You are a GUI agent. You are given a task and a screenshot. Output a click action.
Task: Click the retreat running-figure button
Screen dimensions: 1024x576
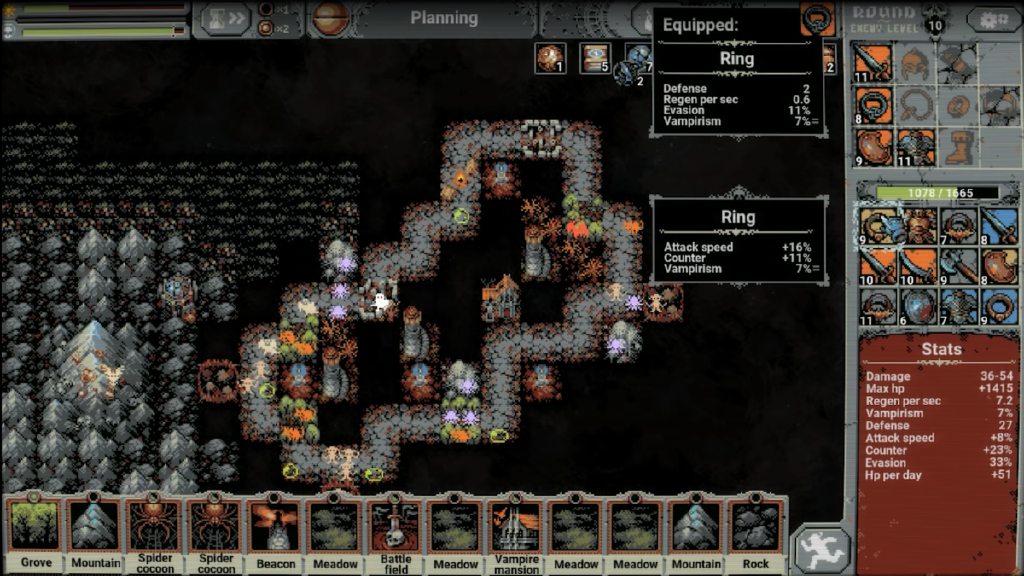click(822, 551)
